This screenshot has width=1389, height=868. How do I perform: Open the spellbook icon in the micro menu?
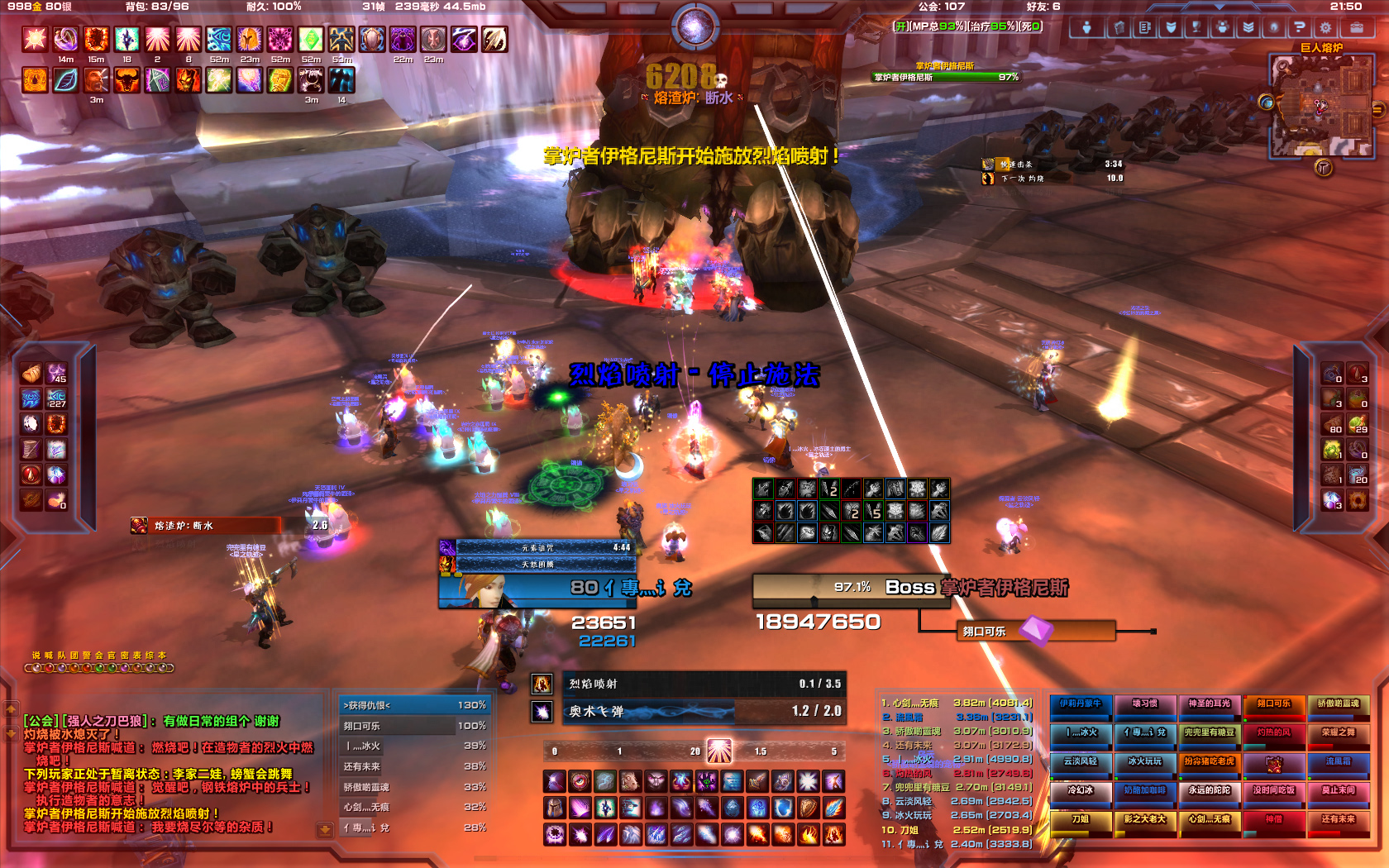(1119, 28)
